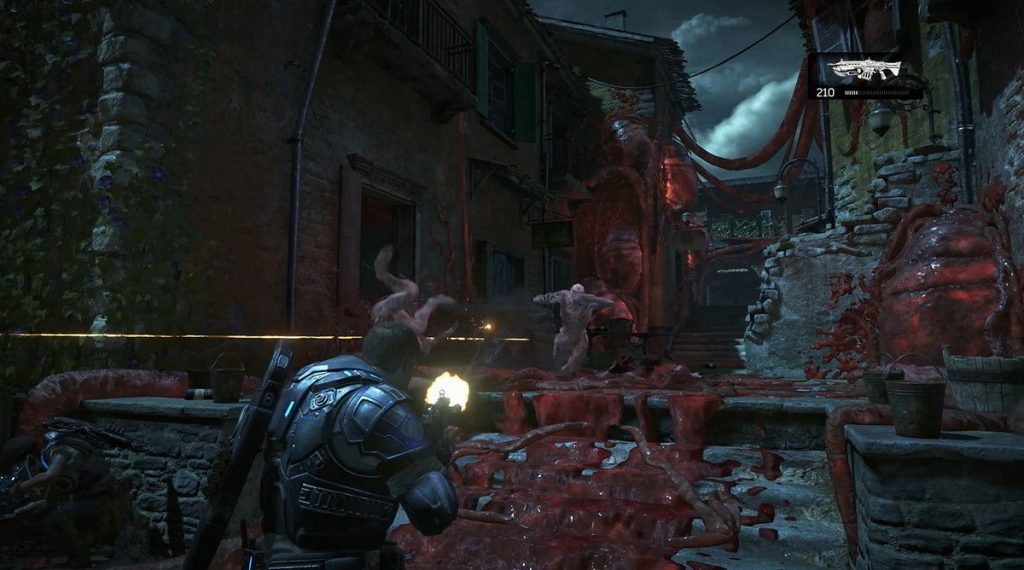Select the Lancer rifle weapon icon
This screenshot has width=1024, height=570.
click(864, 70)
